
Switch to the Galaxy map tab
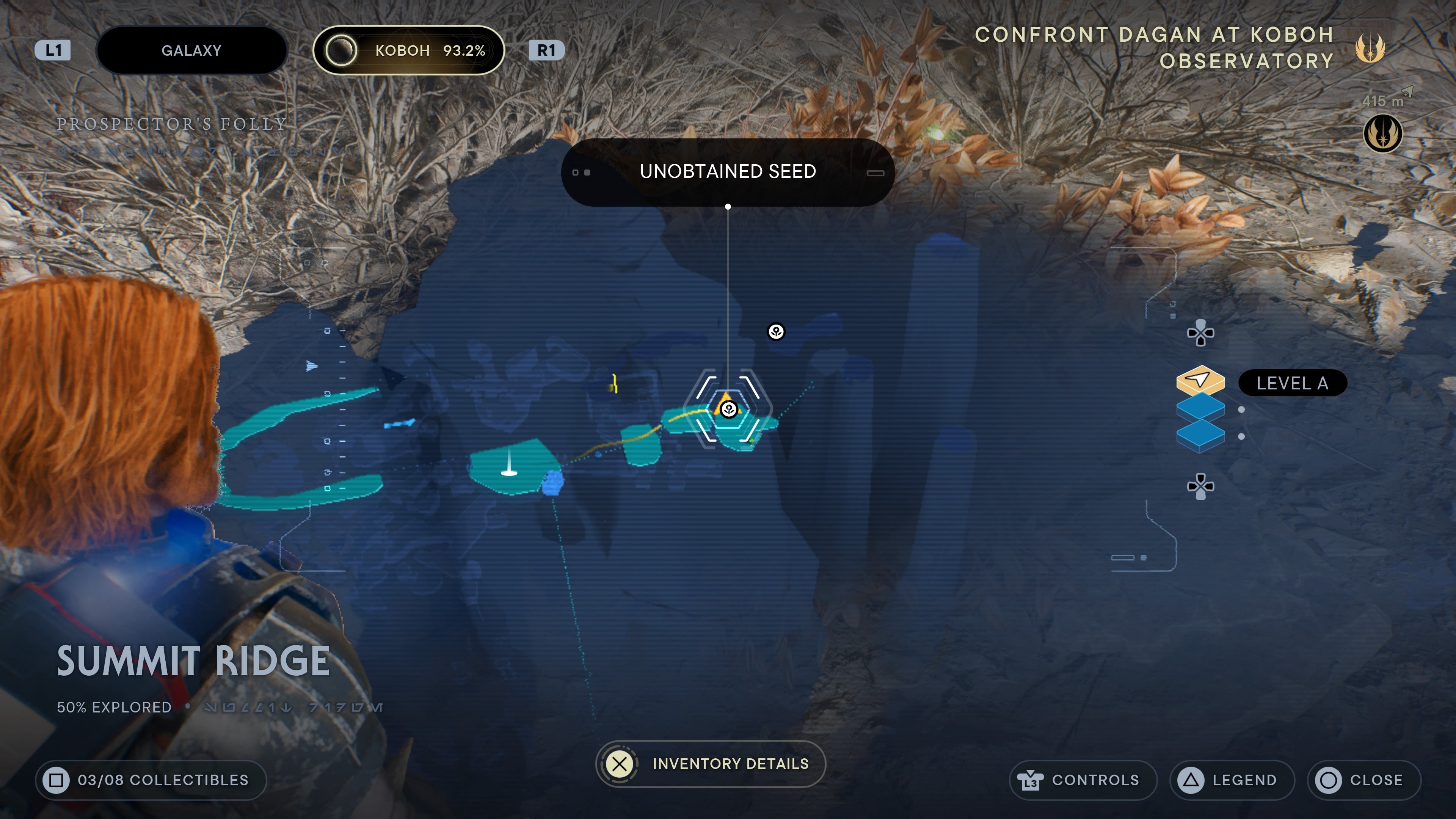(x=191, y=50)
